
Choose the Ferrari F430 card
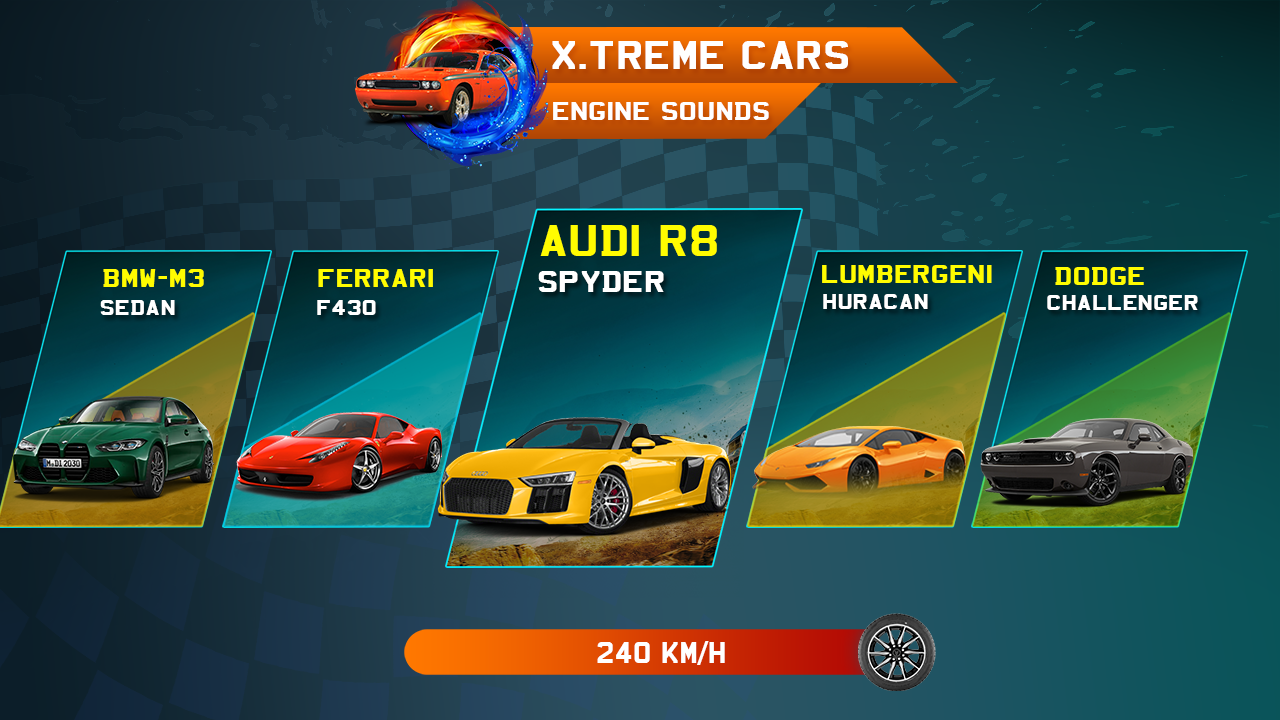tap(360, 390)
